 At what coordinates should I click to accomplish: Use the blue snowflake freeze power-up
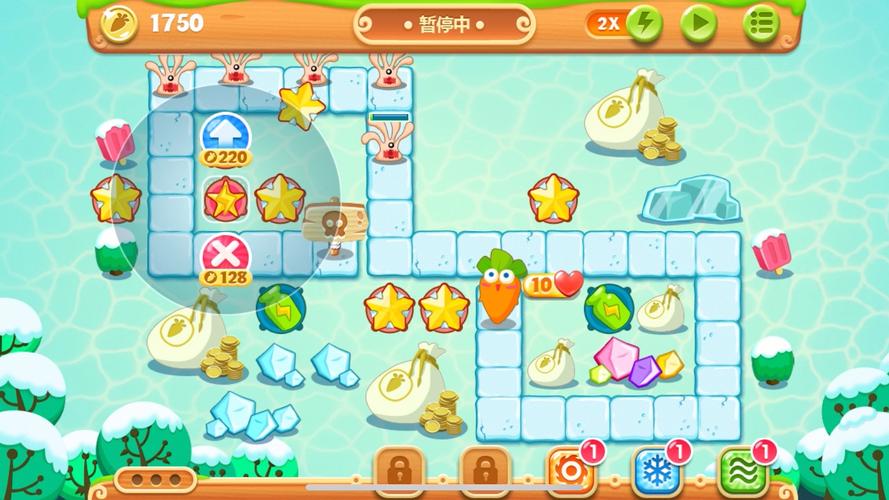pyautogui.click(x=656, y=469)
